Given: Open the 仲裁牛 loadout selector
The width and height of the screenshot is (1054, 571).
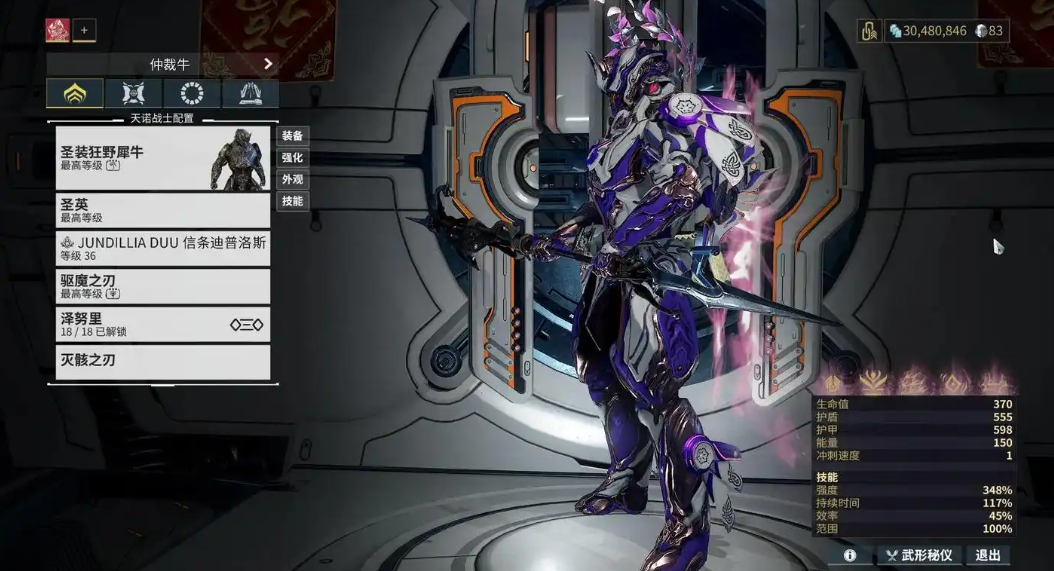Looking at the screenshot, I should click(162, 64).
